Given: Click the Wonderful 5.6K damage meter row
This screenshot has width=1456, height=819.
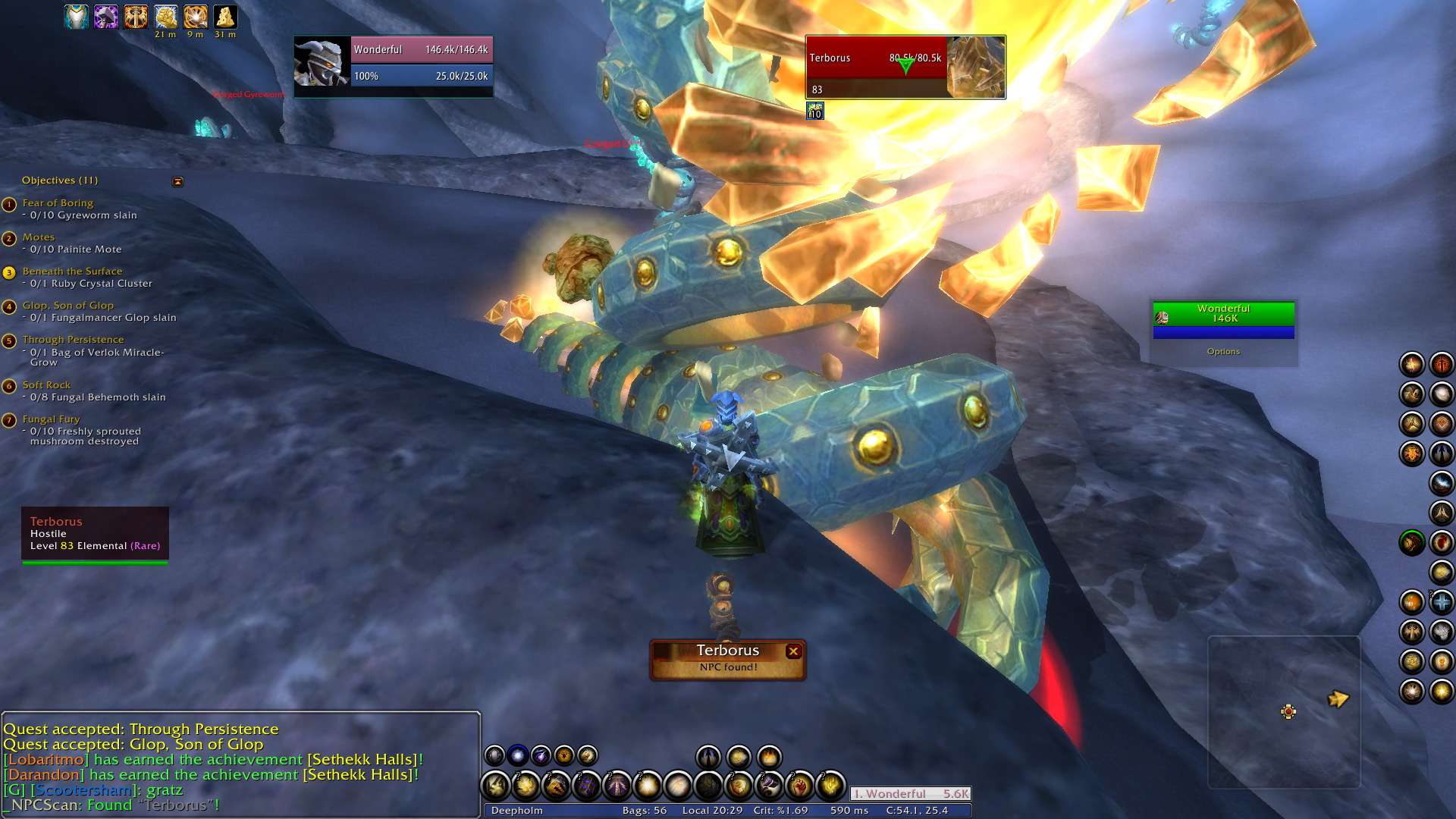Looking at the screenshot, I should pos(910,794).
